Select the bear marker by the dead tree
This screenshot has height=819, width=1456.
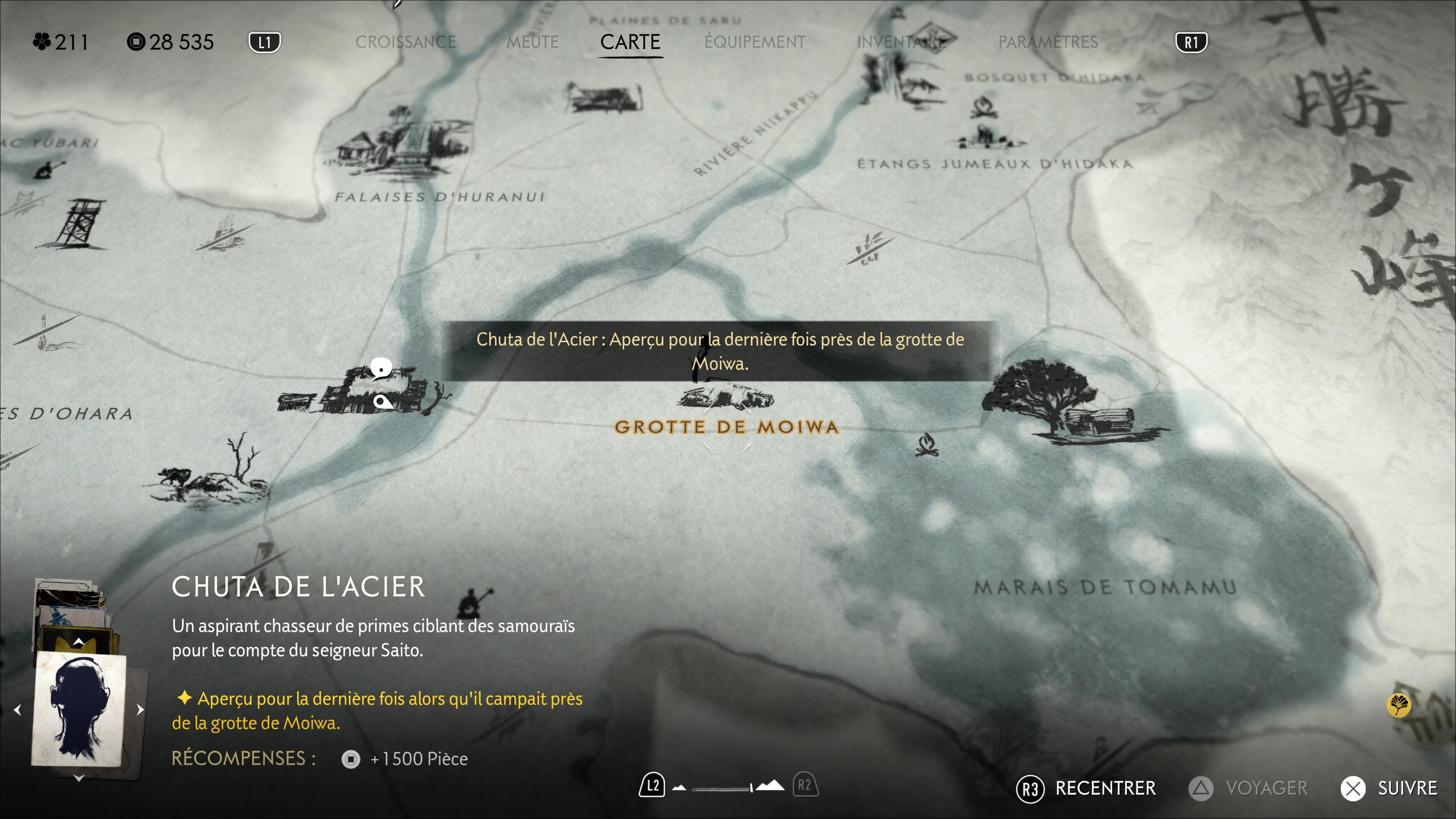tap(175, 477)
